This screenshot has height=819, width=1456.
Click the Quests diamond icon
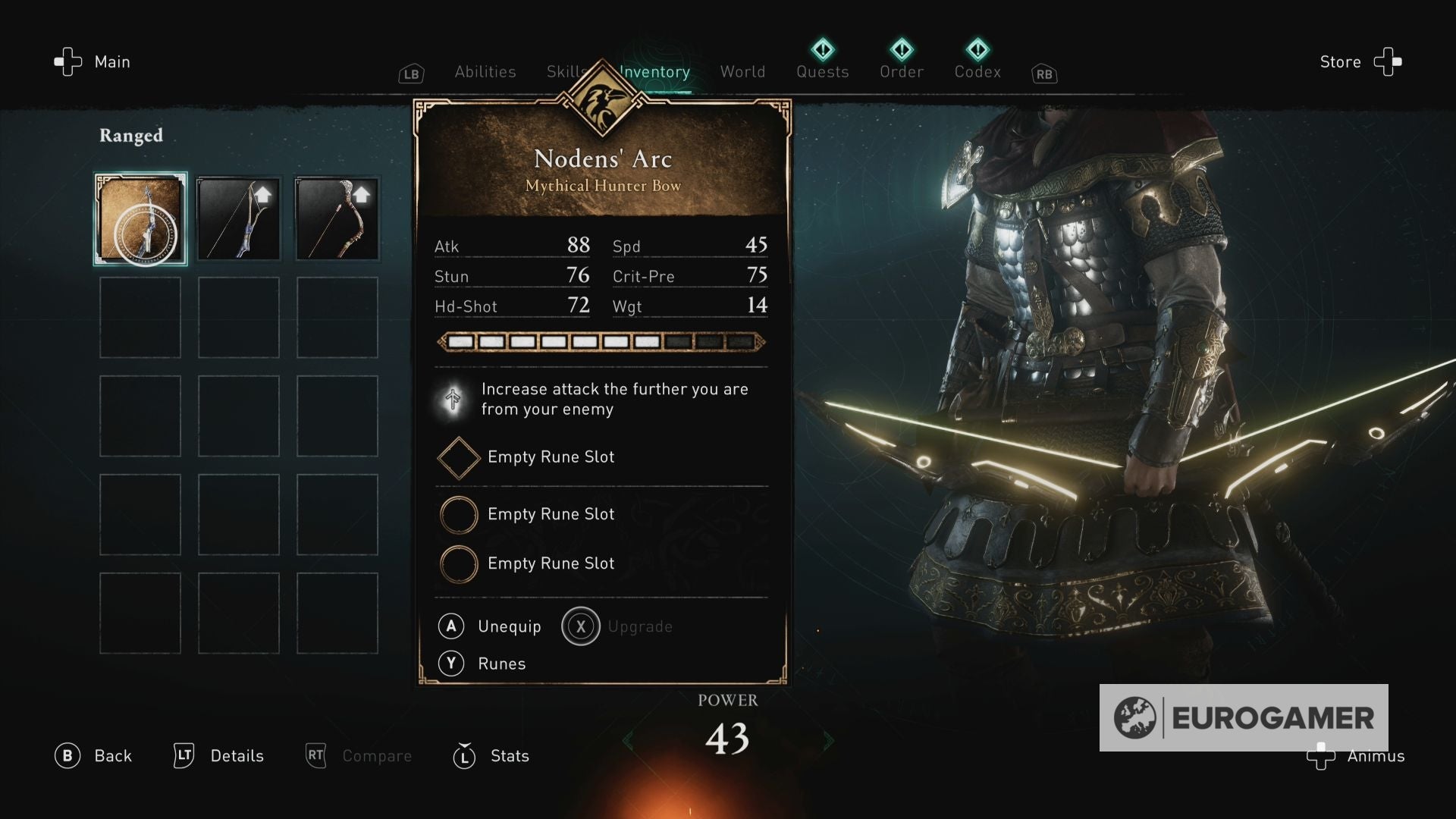click(822, 49)
